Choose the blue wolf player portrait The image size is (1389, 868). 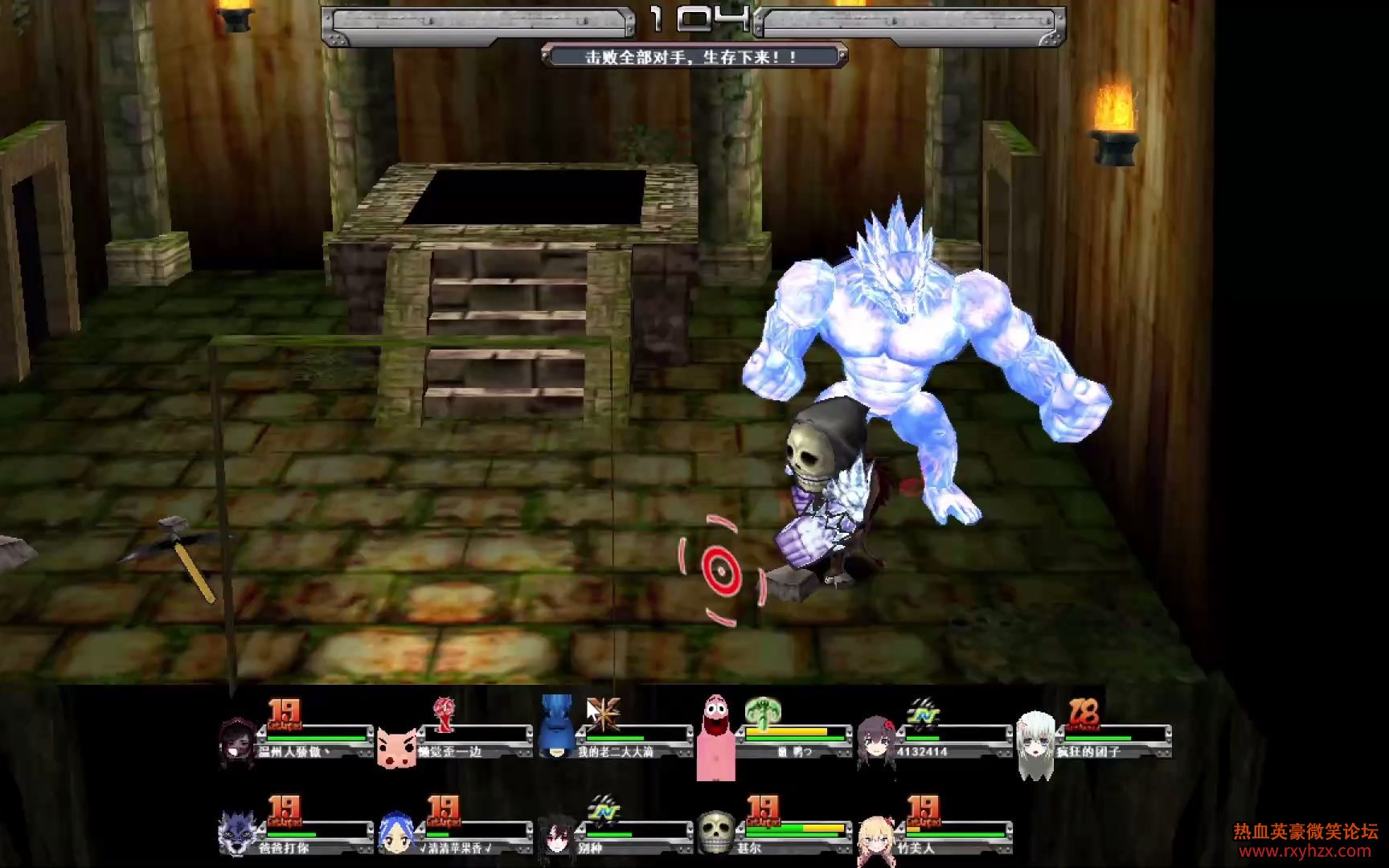[x=238, y=833]
